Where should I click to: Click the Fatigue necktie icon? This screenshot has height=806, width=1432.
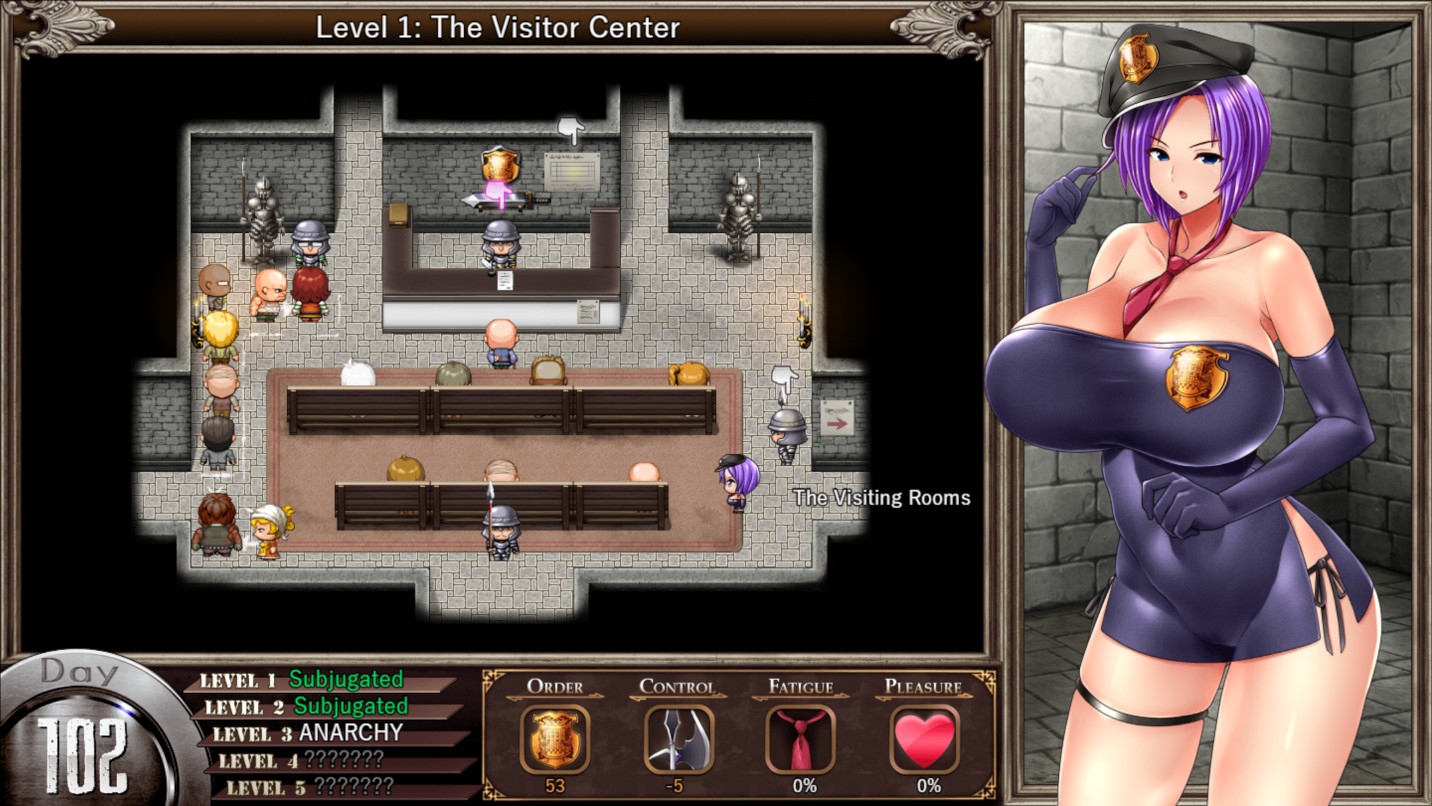(801, 737)
